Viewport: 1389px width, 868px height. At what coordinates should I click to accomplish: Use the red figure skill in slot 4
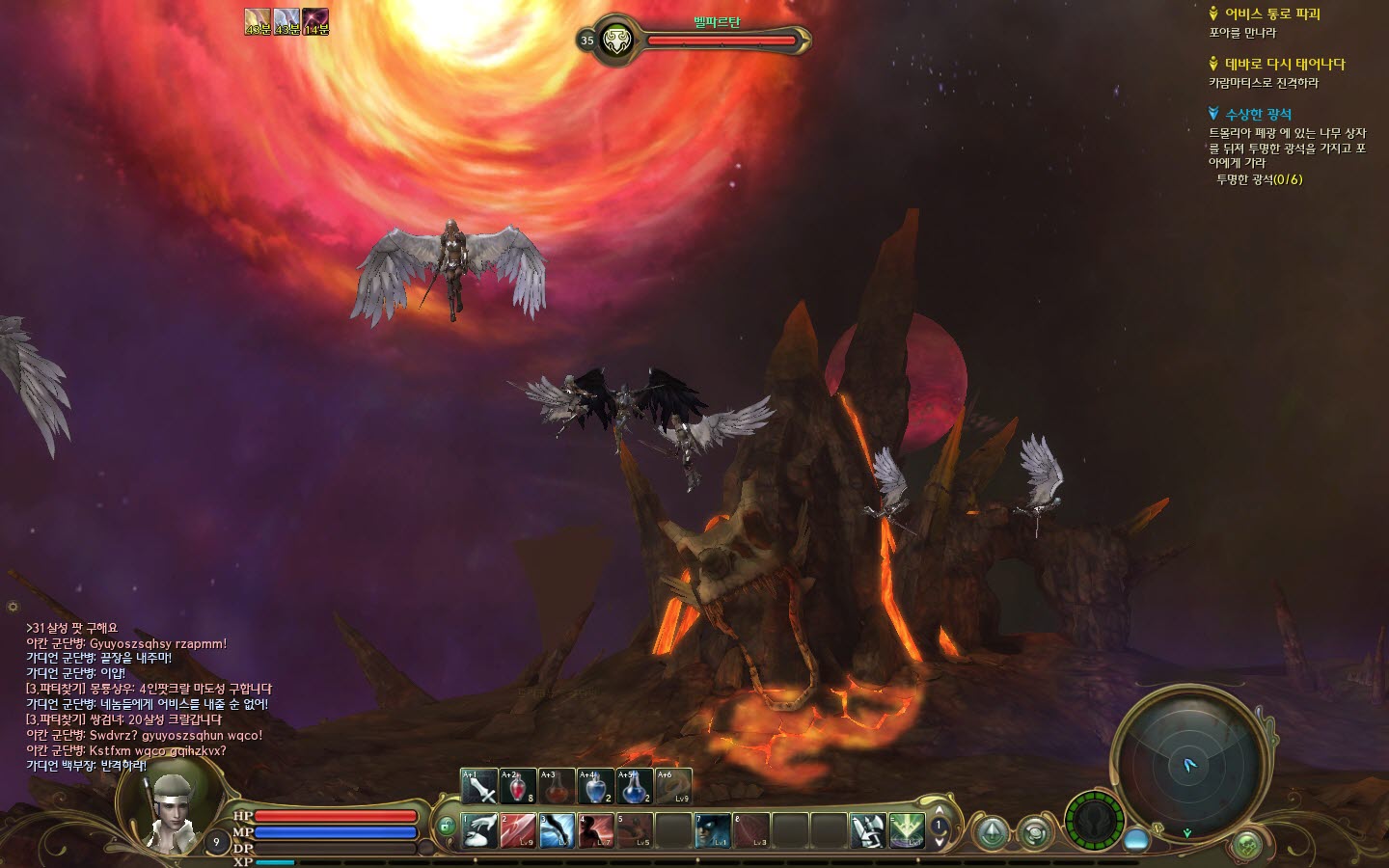click(596, 830)
